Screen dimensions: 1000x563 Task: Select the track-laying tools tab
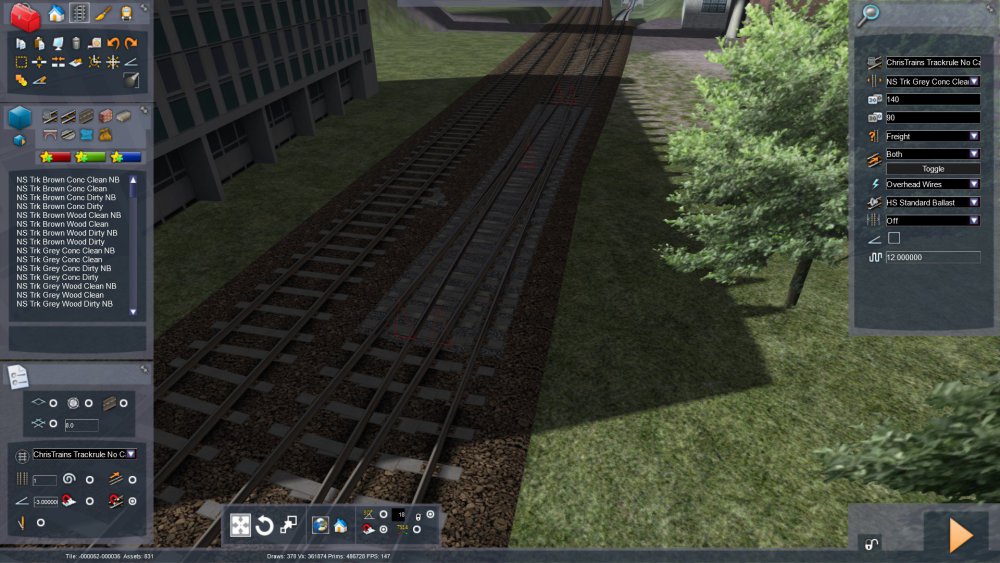click(x=79, y=13)
